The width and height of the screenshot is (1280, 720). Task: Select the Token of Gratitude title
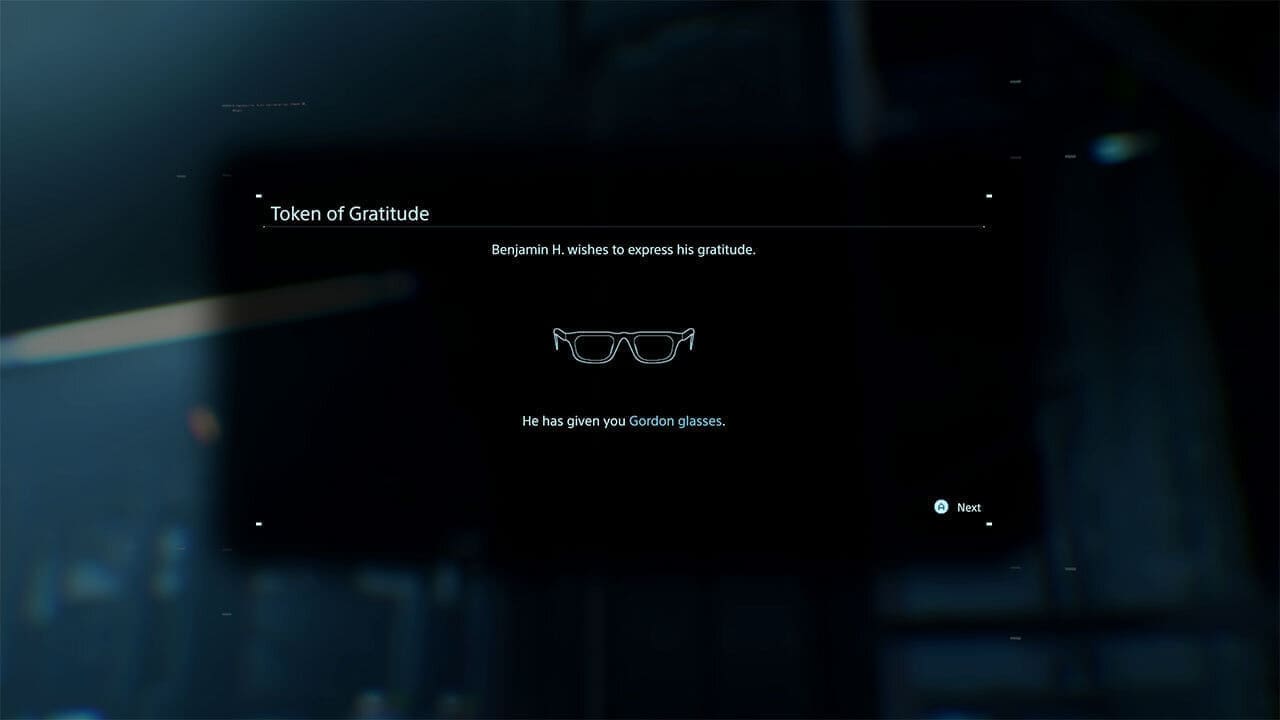tap(350, 213)
